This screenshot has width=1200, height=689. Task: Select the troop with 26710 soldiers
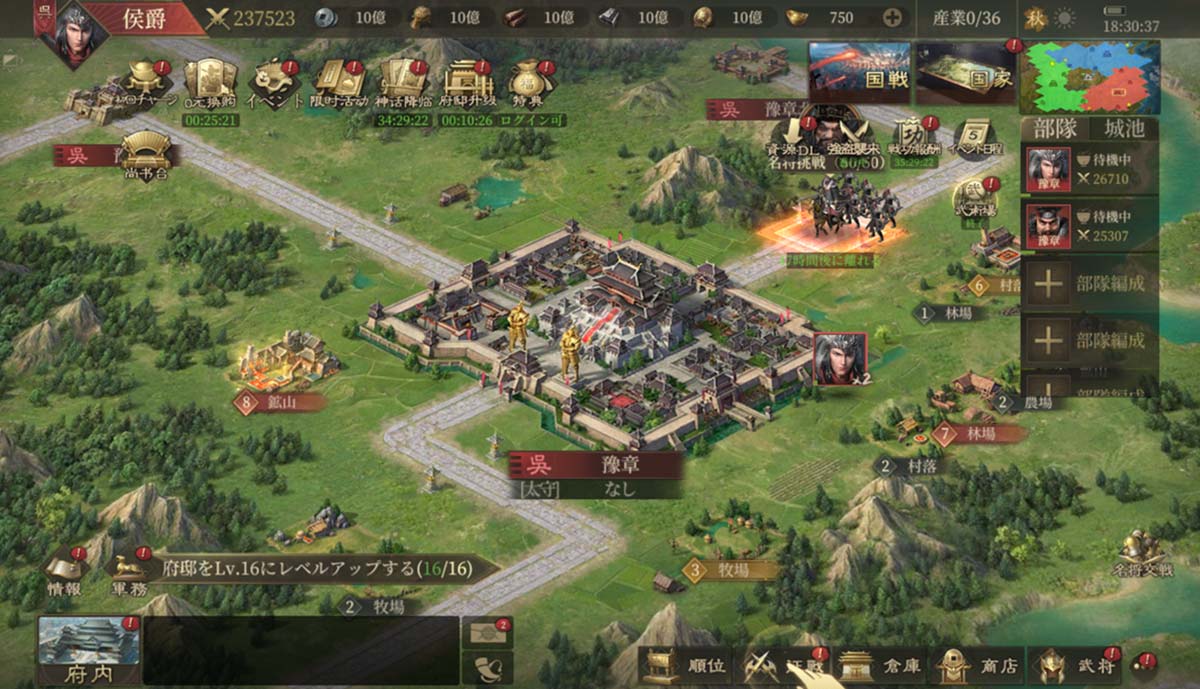[x=1089, y=169]
